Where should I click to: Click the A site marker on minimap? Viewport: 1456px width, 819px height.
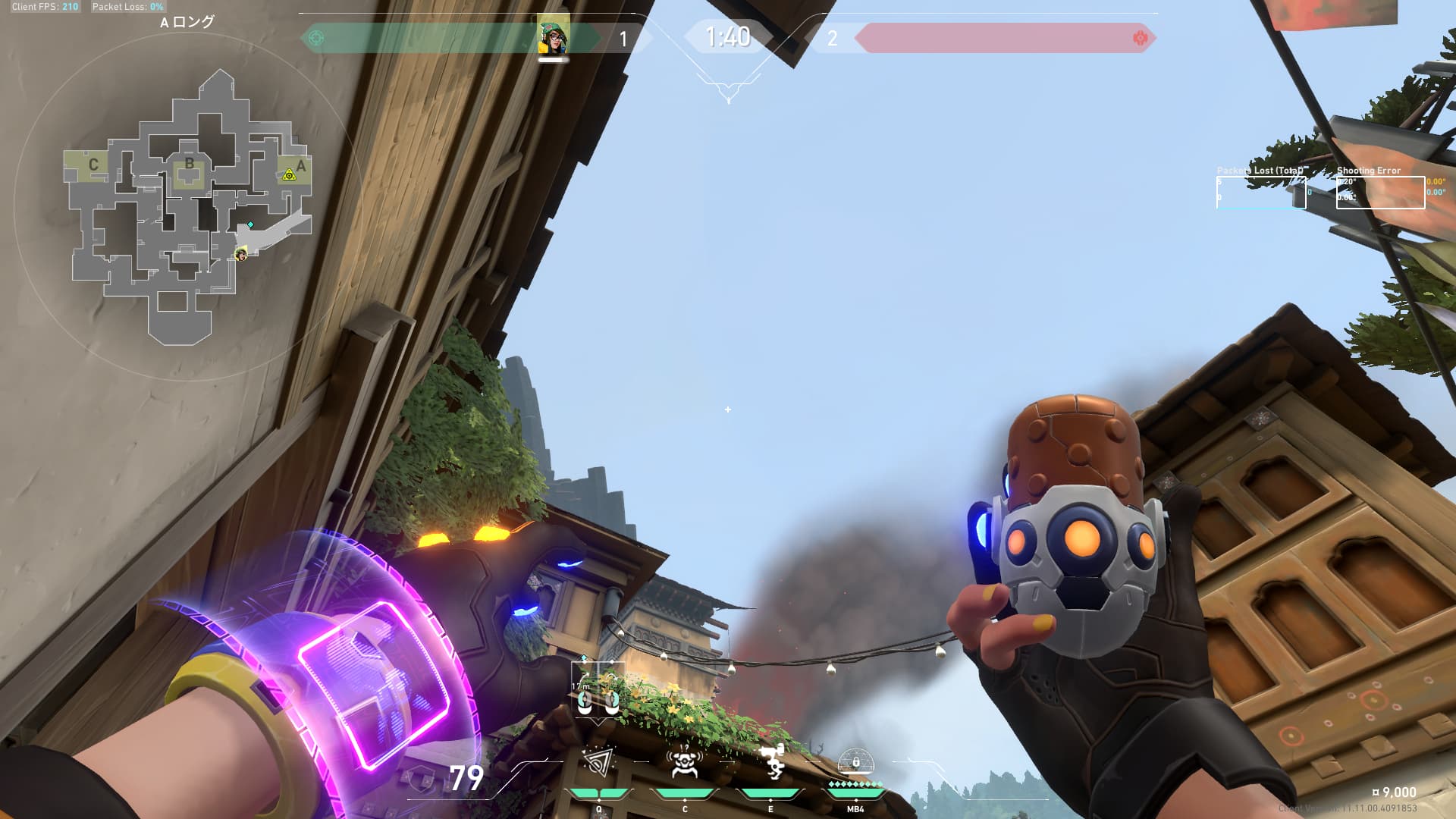point(301,166)
